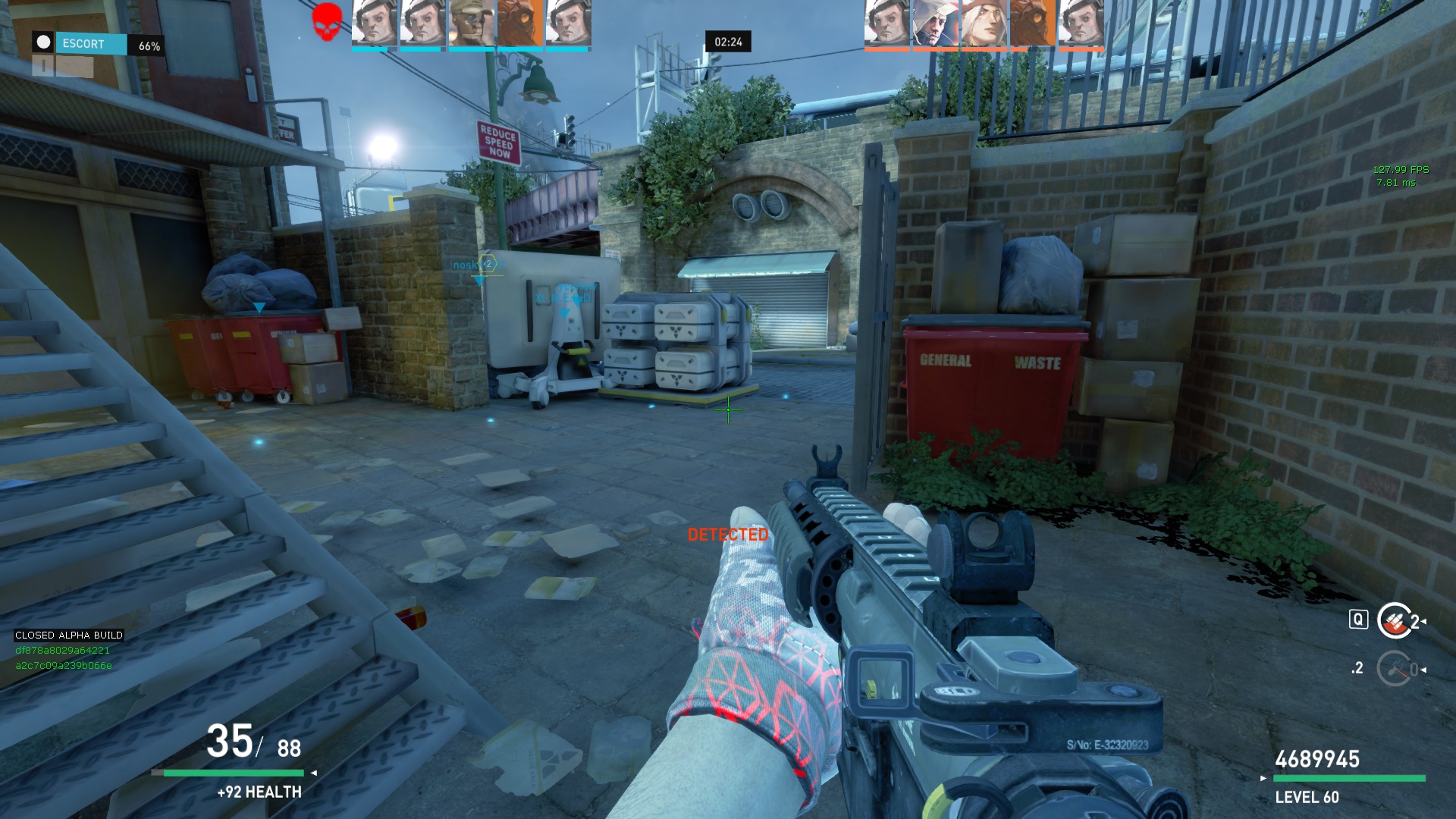
Task: Click the orange team's masked merc portrait
Action: (x=1032, y=23)
